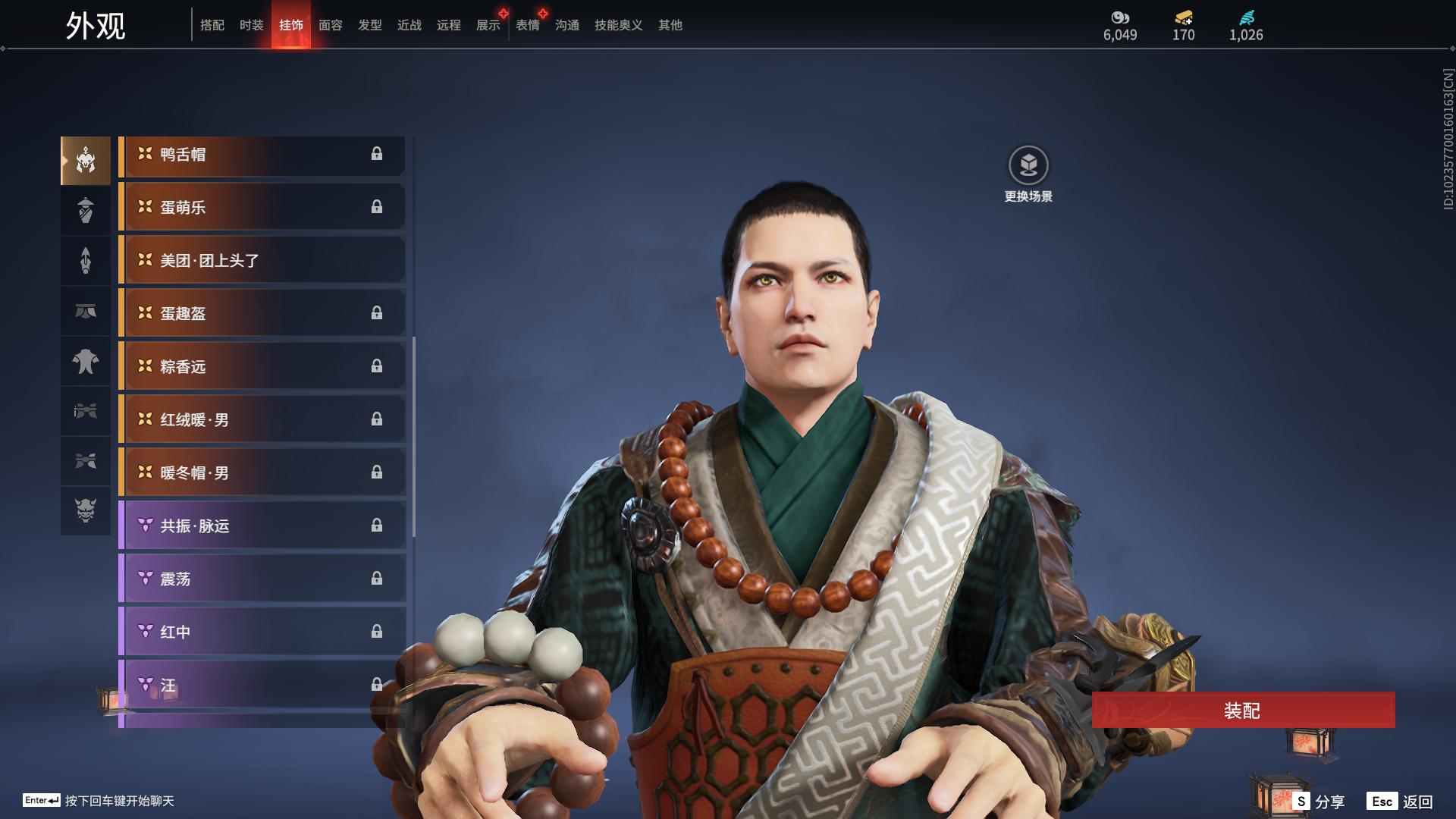Select the 面容 tab

pyautogui.click(x=330, y=25)
